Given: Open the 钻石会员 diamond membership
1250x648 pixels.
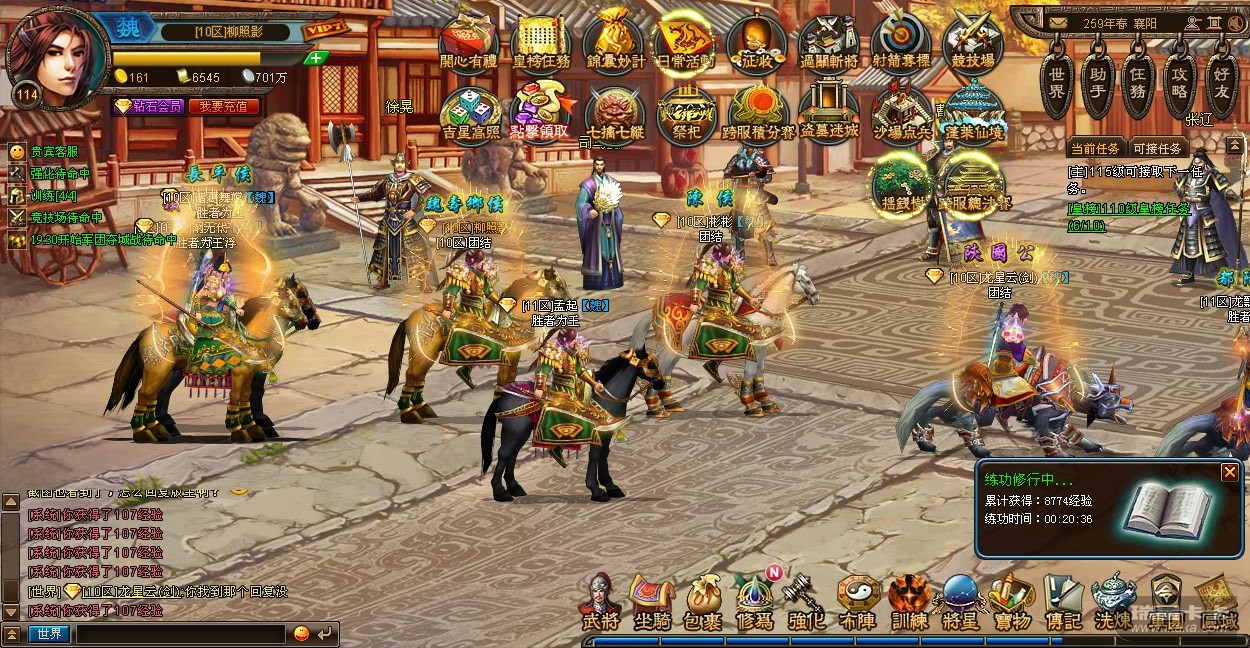Looking at the screenshot, I should [x=149, y=106].
